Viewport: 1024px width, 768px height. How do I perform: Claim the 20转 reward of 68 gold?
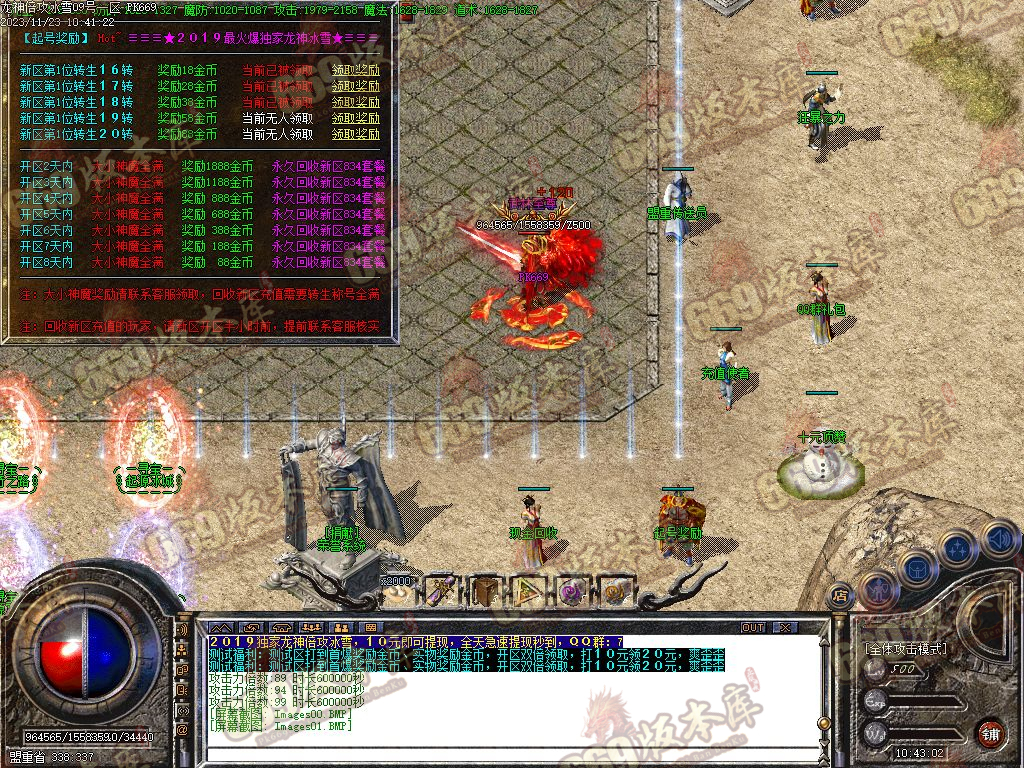click(x=356, y=134)
